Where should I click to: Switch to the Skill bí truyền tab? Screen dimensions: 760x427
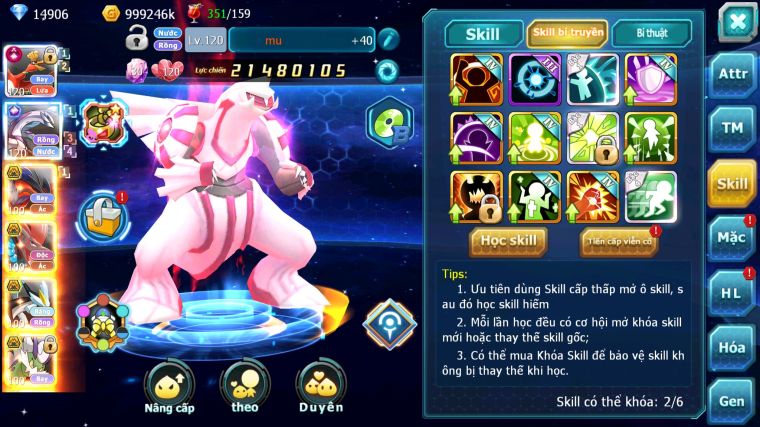click(x=567, y=33)
